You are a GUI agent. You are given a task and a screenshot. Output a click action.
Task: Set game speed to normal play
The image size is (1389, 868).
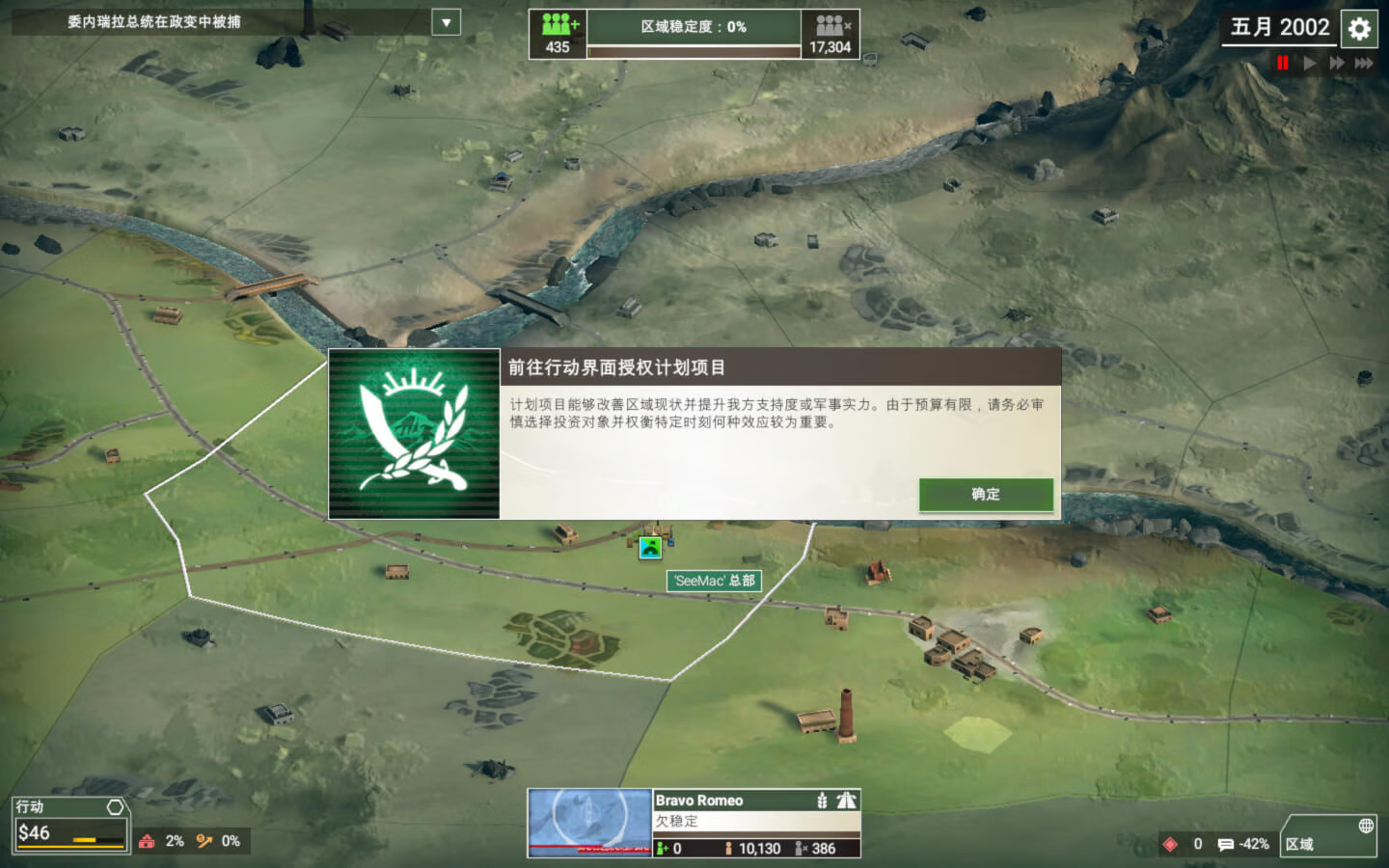(1309, 63)
